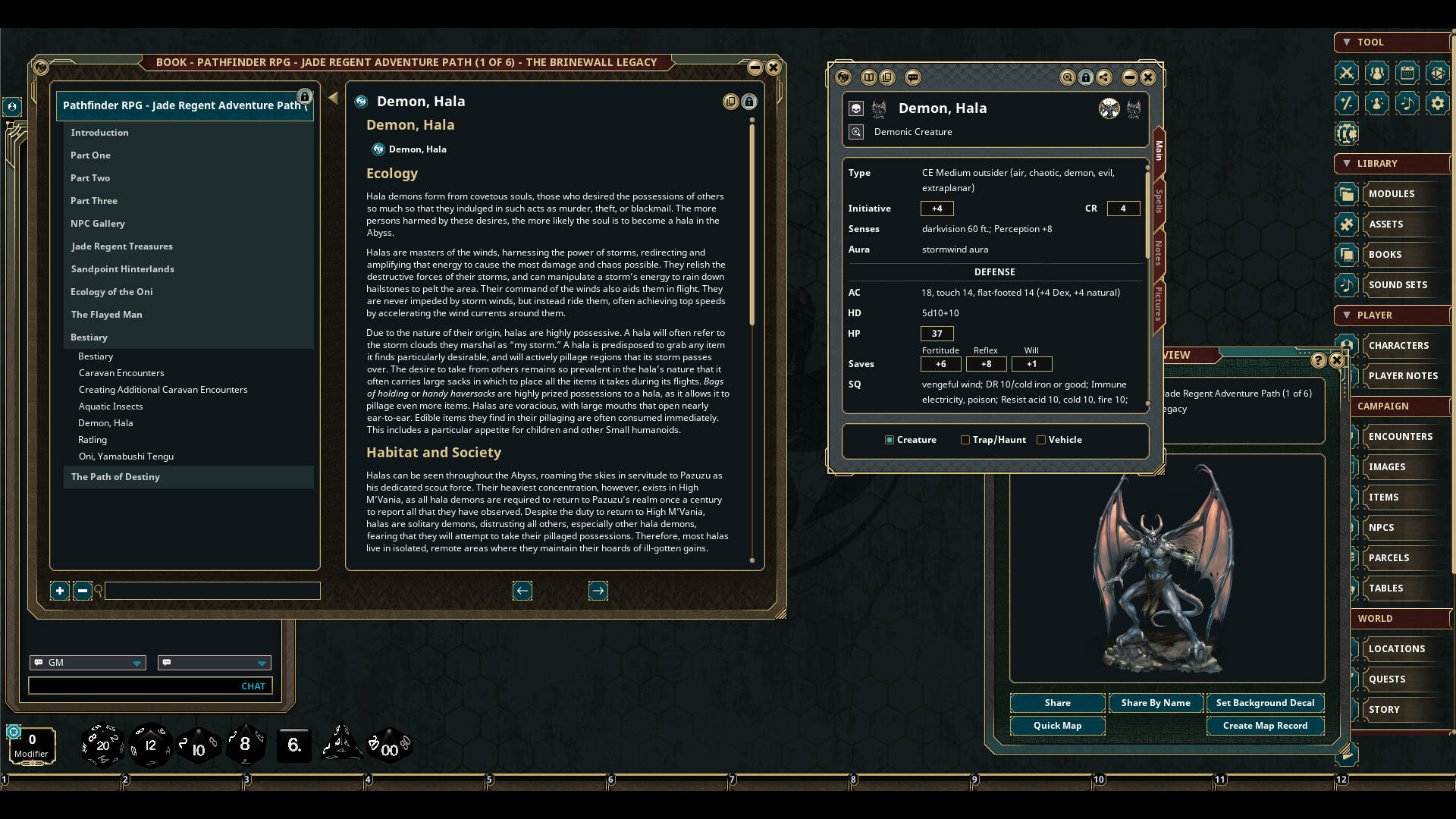
Task: Enable the Vehicle checkbox
Action: pos(1041,440)
